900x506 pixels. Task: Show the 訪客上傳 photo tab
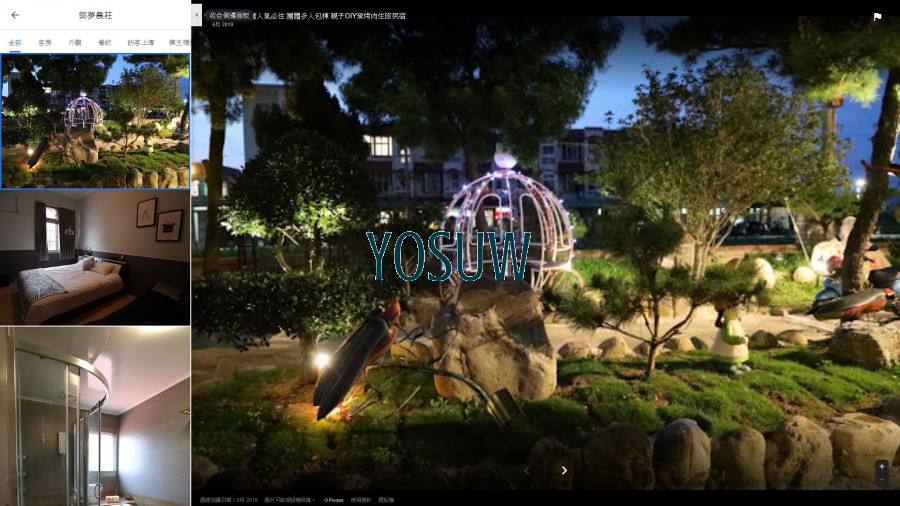[141, 43]
